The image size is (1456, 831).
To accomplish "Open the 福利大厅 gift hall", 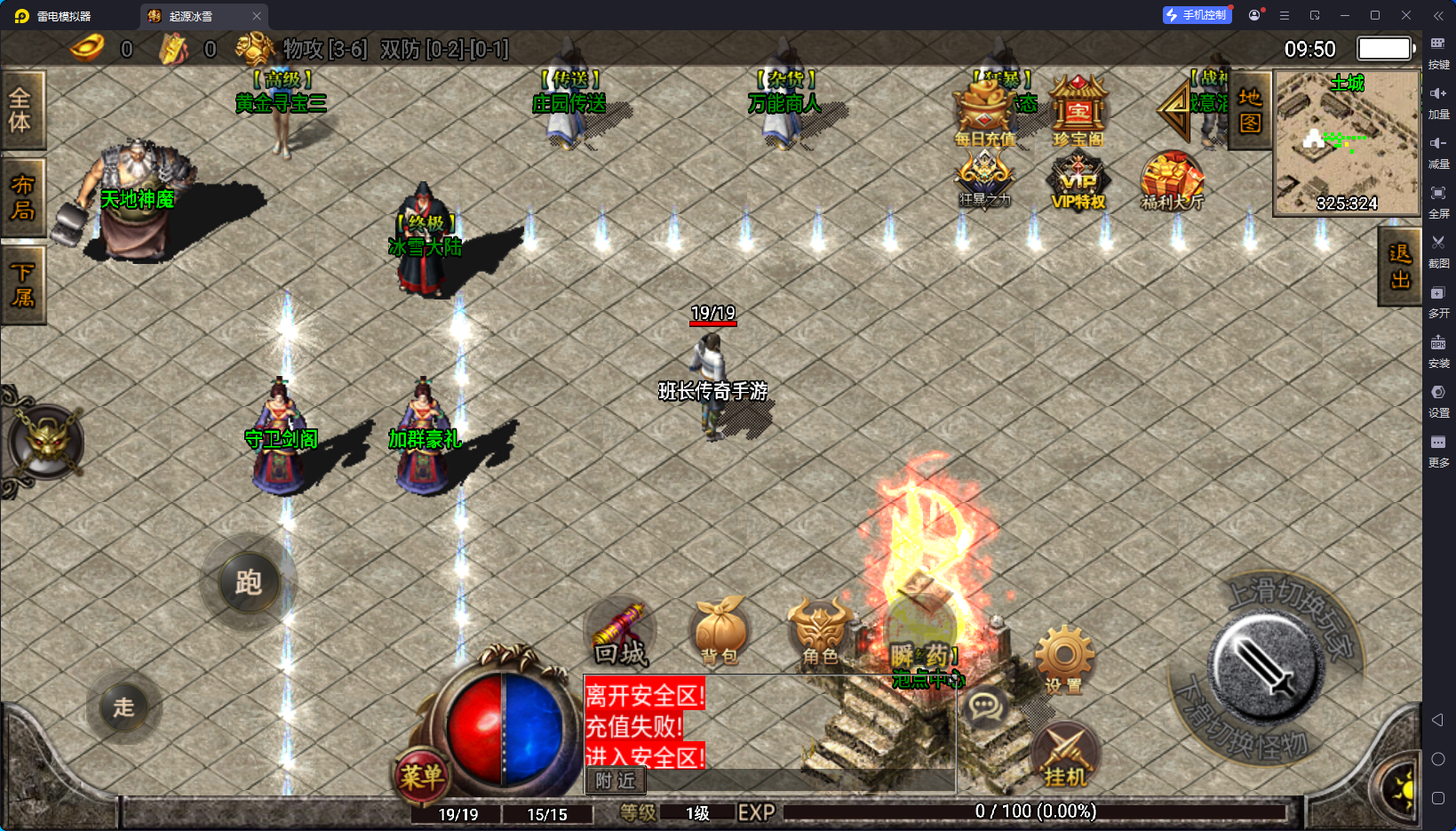I will pyautogui.click(x=1172, y=181).
